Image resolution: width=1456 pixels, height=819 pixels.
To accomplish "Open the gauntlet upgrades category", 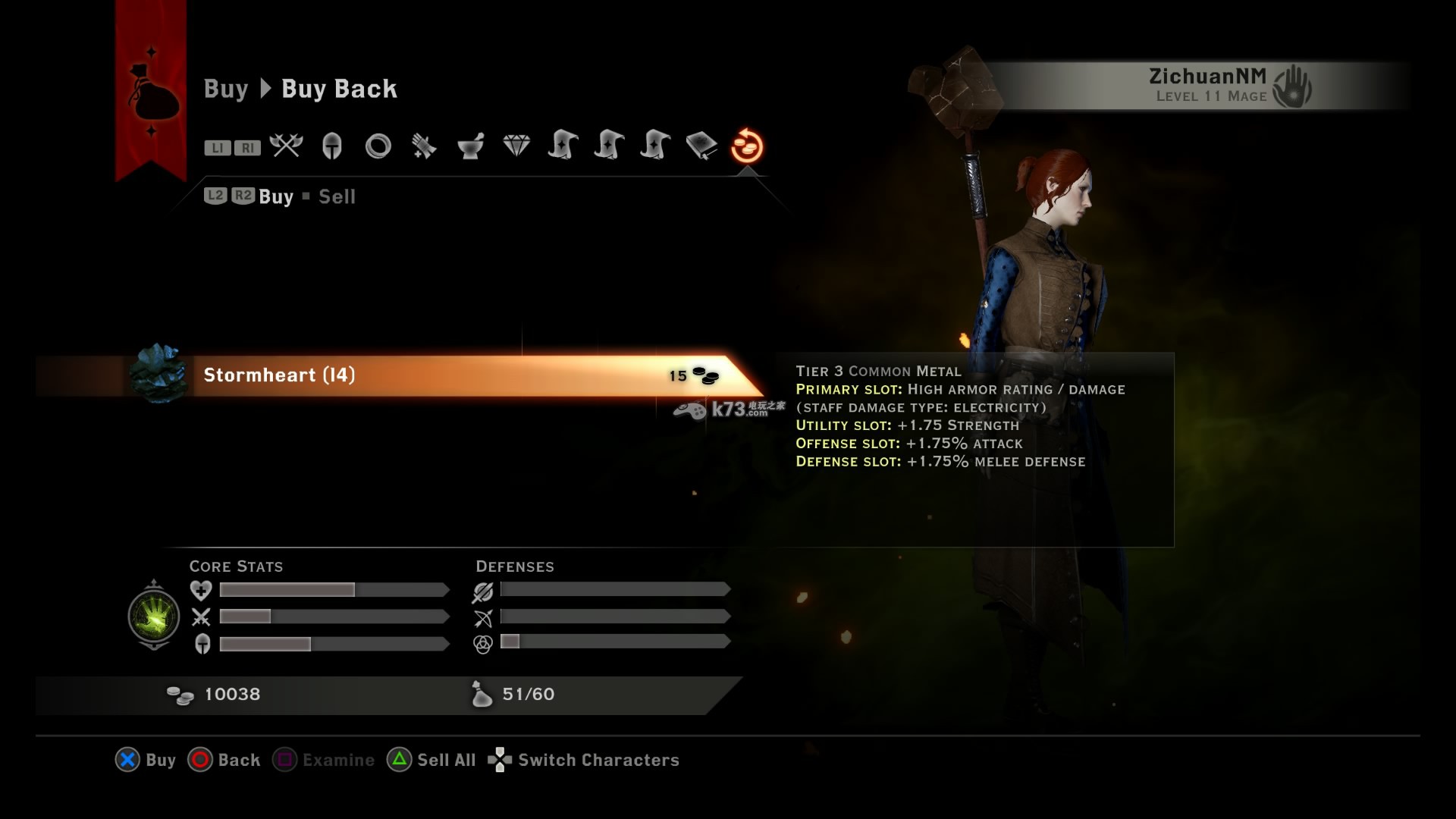I will [x=424, y=146].
